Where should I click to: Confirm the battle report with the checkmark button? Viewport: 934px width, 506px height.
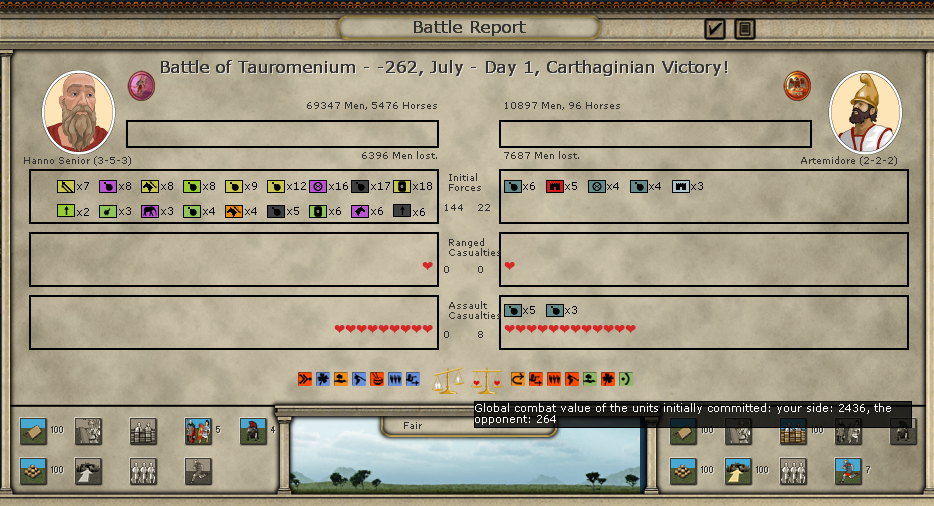tap(715, 29)
